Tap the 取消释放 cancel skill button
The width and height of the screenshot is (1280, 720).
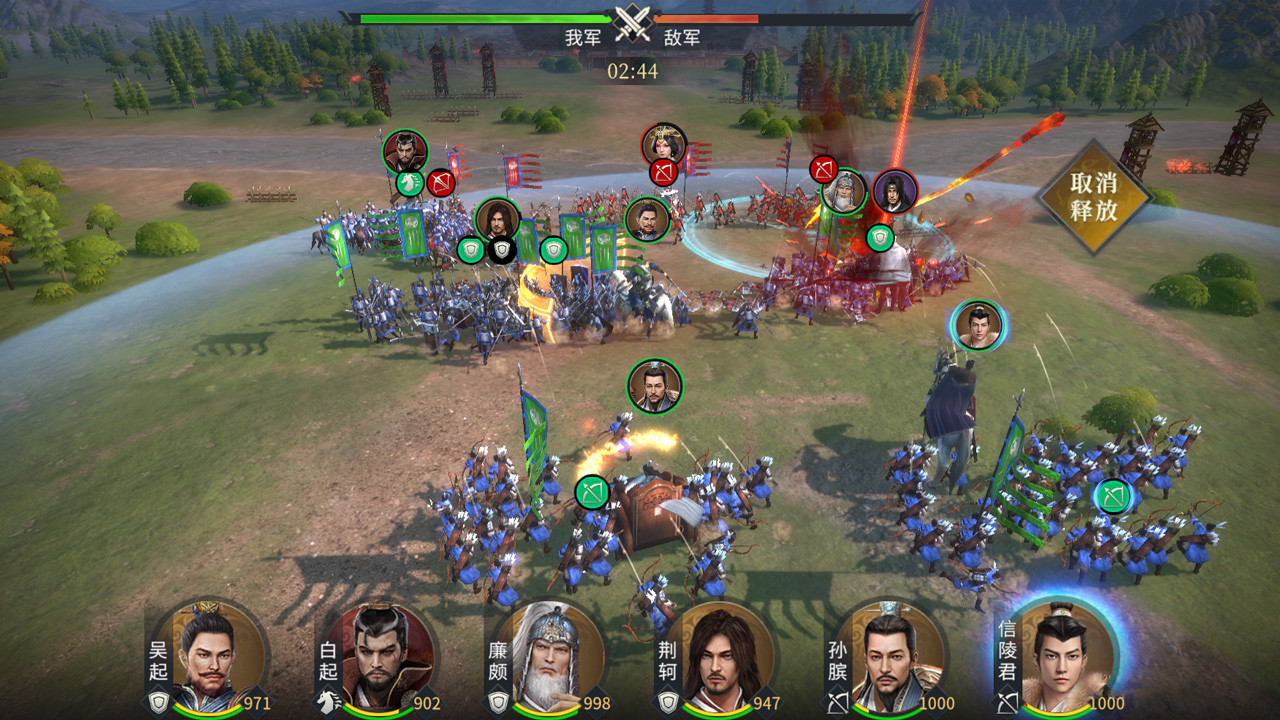(x=1092, y=197)
